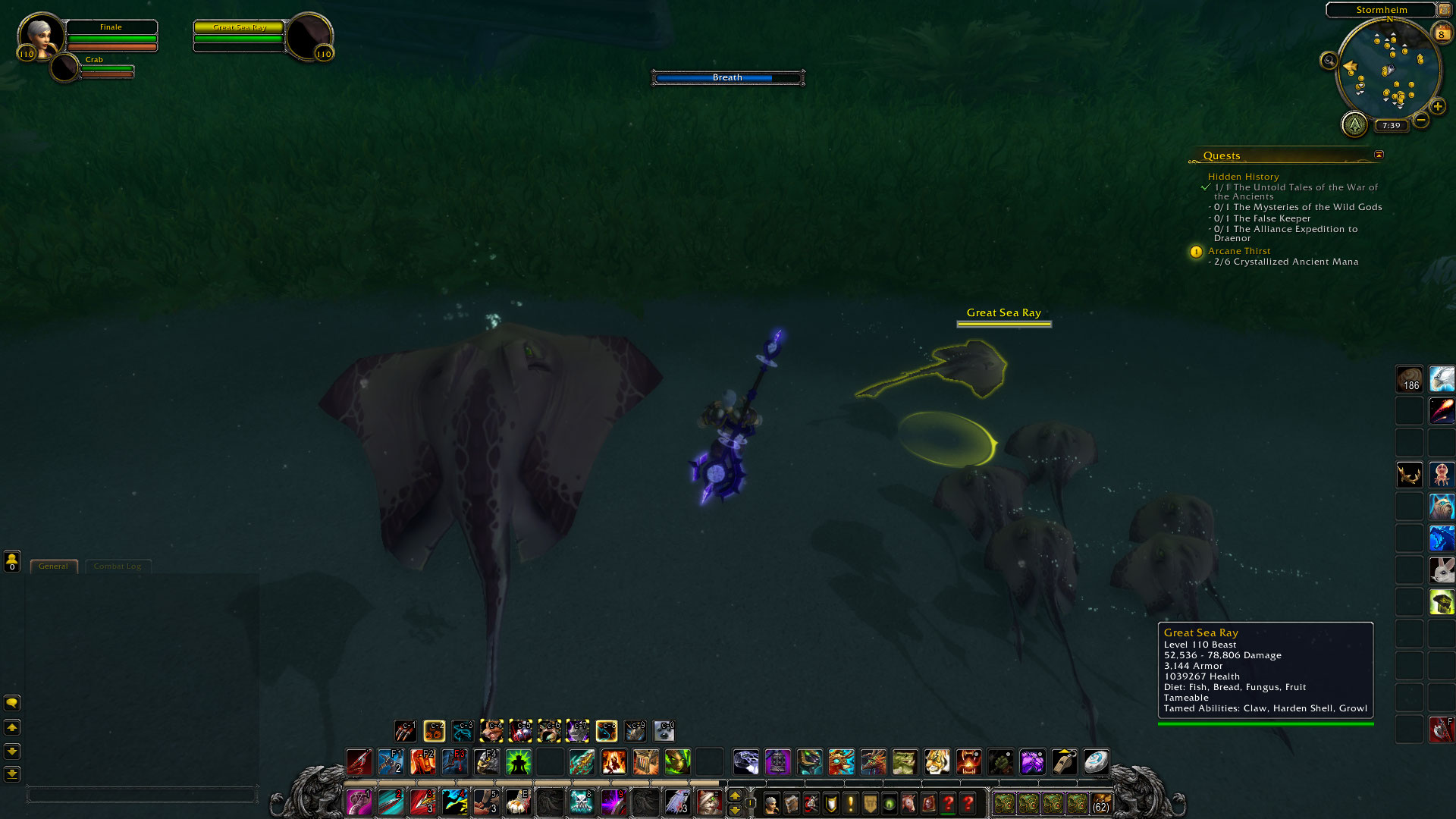This screenshot has width=1456, height=819.
Task: Open the Arcane Thirst quest entry
Action: (x=1239, y=251)
